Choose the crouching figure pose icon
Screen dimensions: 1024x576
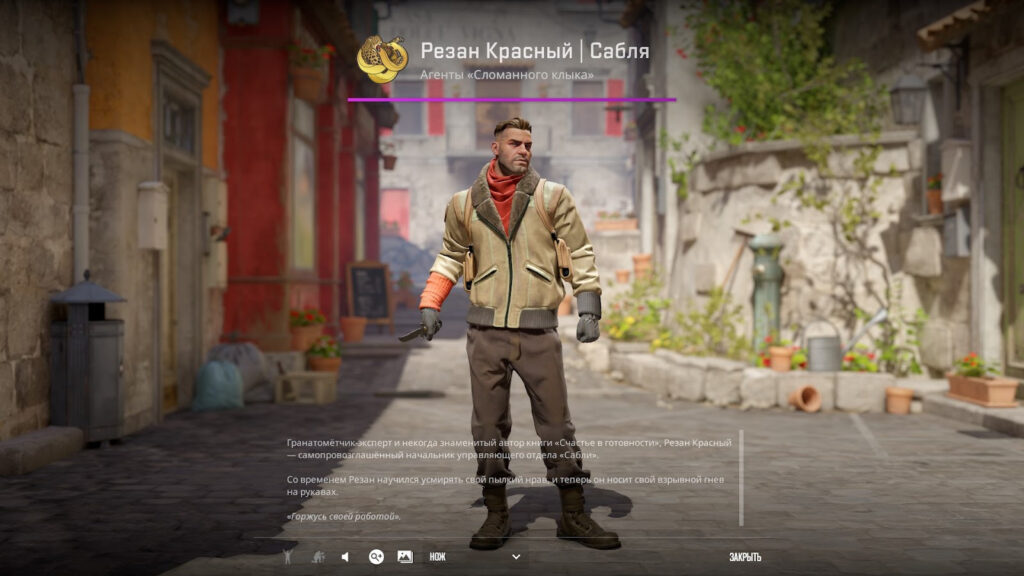[x=317, y=557]
